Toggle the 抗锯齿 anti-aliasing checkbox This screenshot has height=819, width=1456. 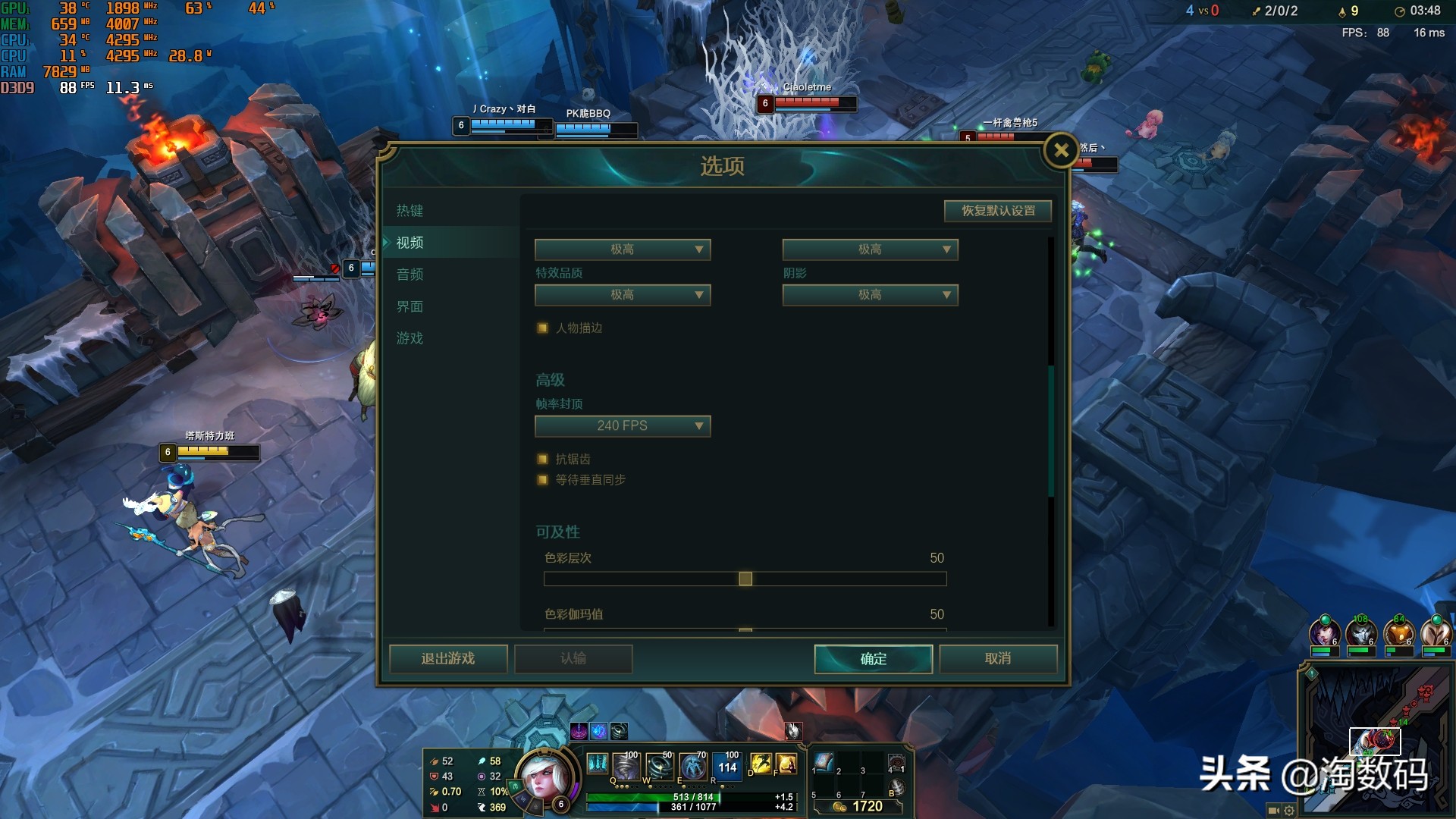click(x=543, y=460)
